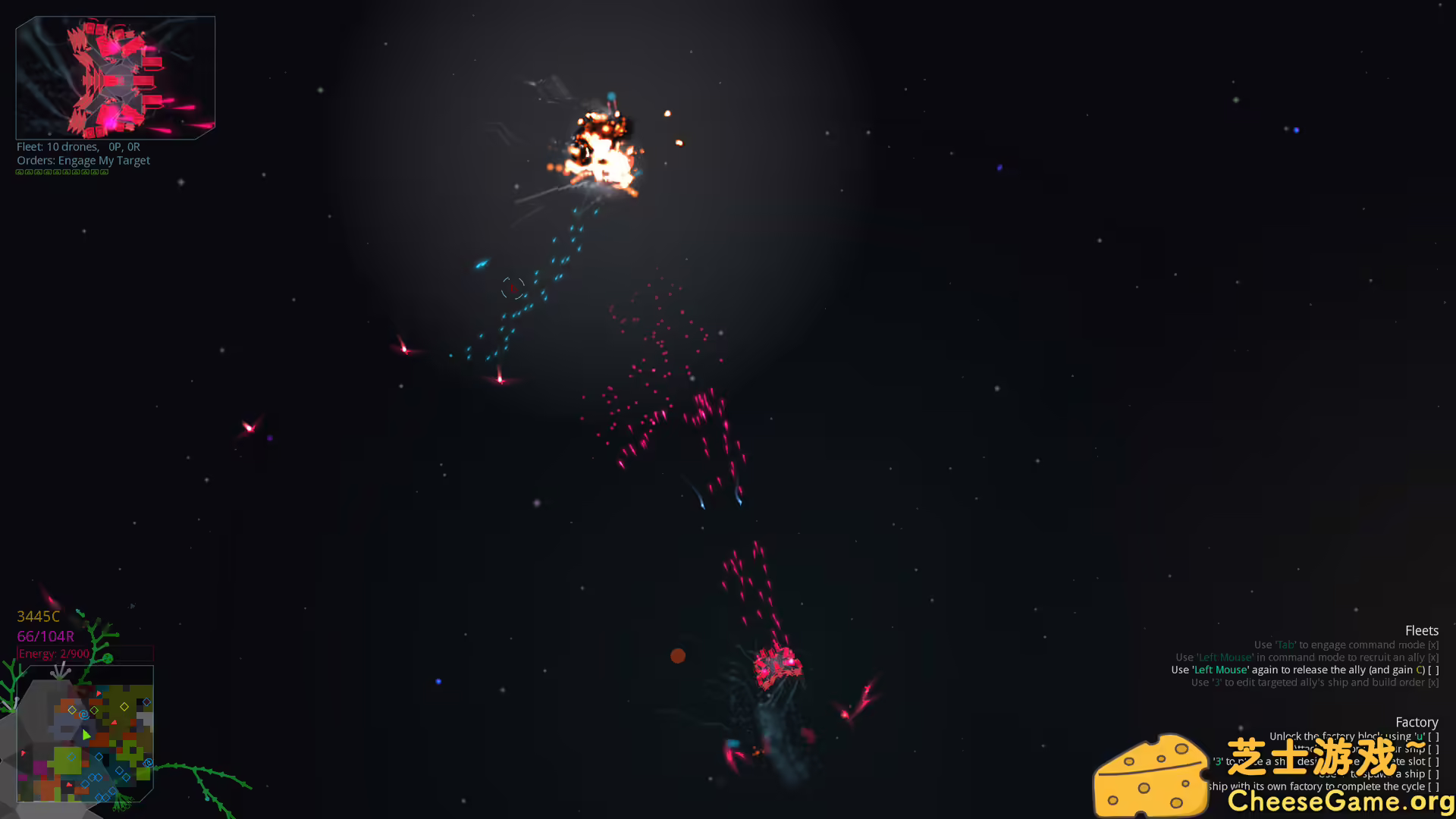Check the 'Unlock the factory block' box
1456x819 pixels.
pos(1434,736)
